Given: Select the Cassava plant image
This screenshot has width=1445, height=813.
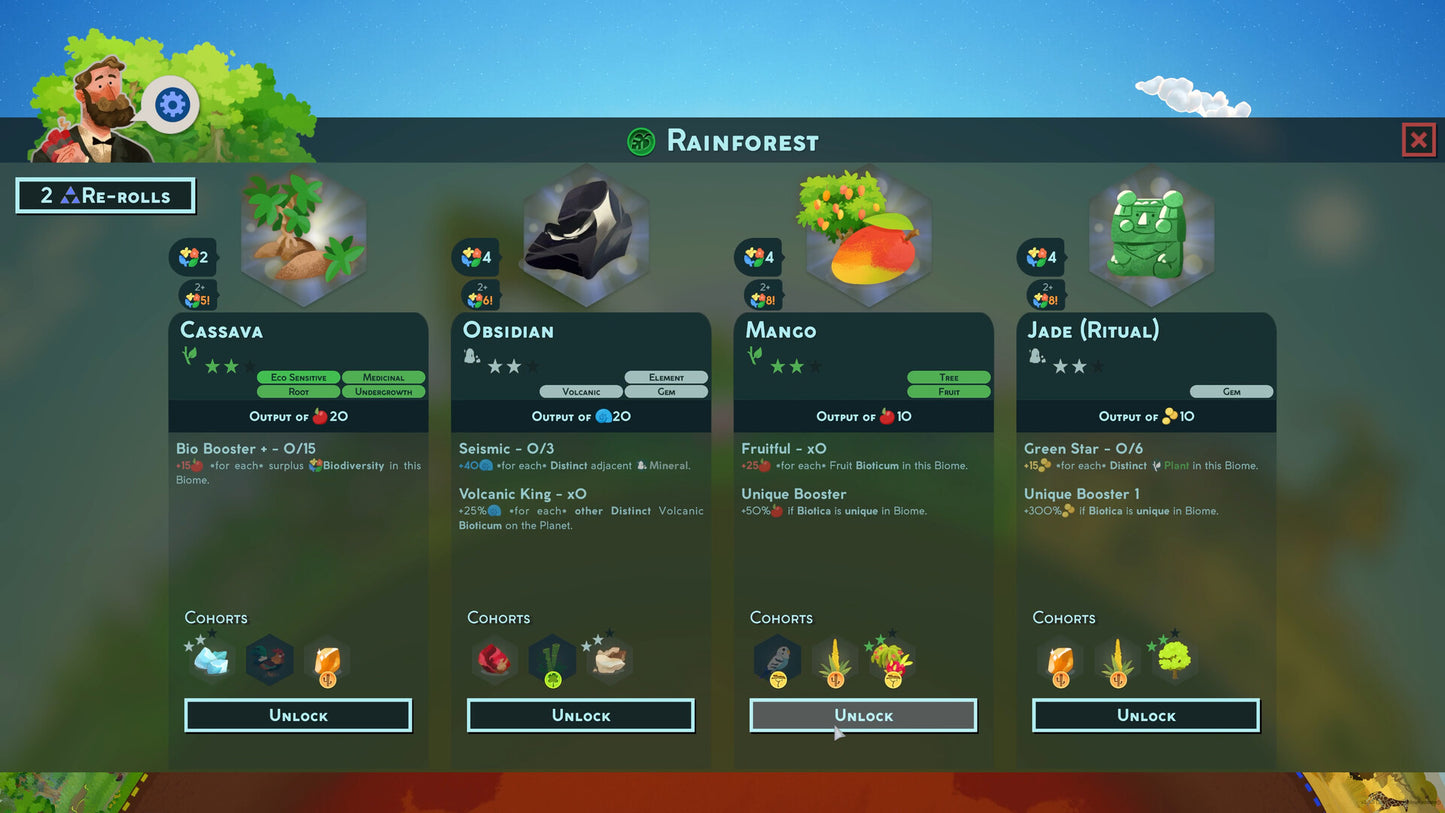Looking at the screenshot, I should tap(303, 237).
